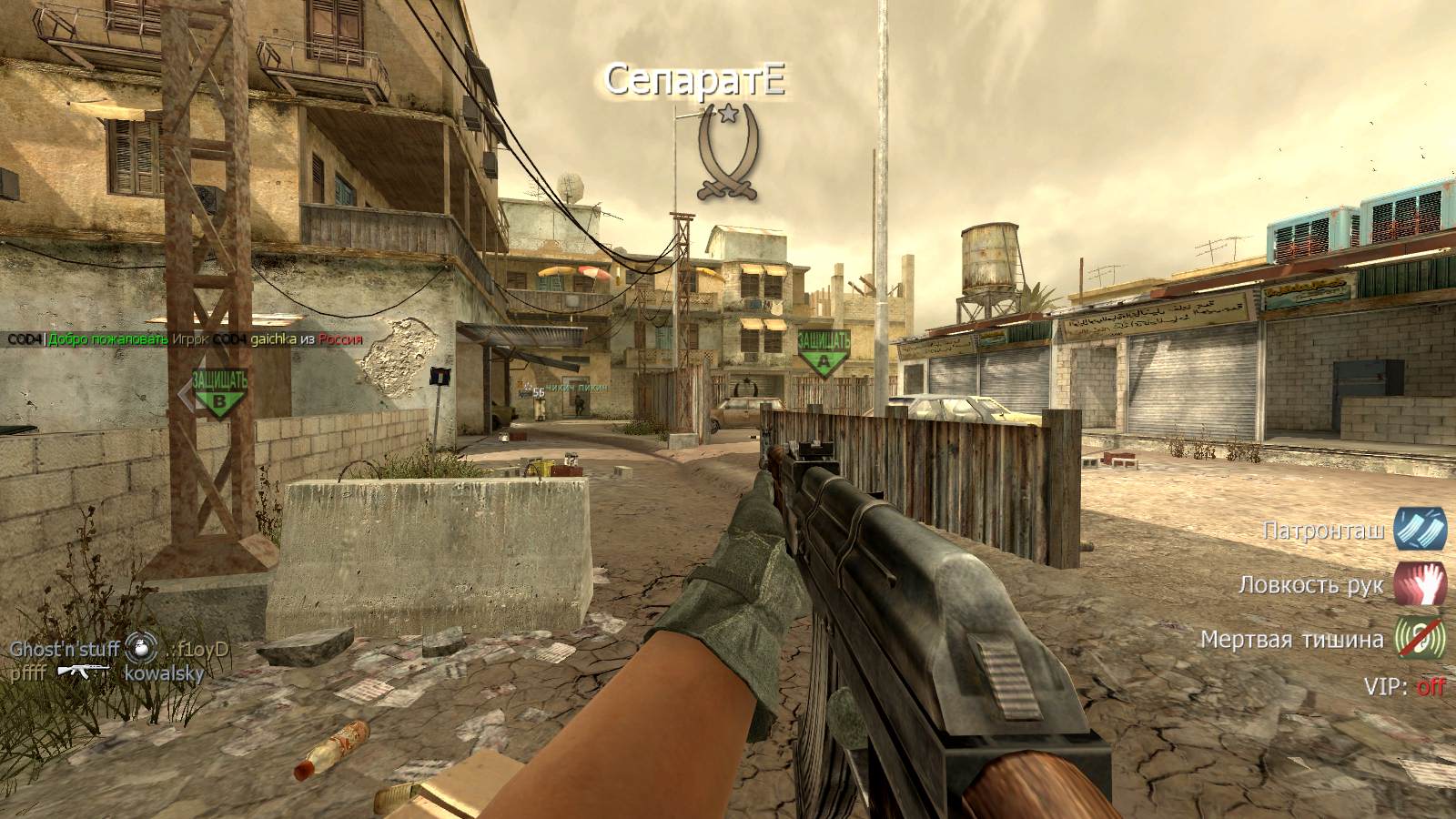Select the pfff and kowalsky kill feed entry
Screen dimensions: 1456x819
click(x=106, y=673)
